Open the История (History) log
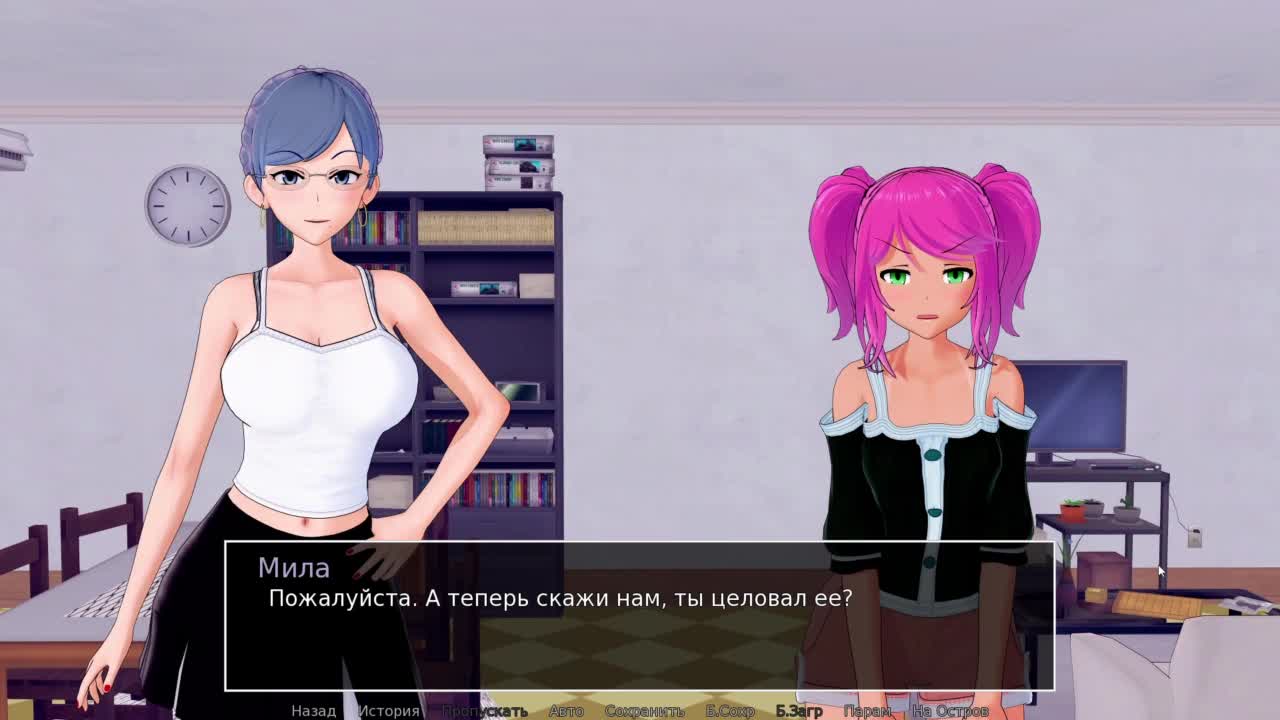Image resolution: width=1280 pixels, height=720 pixels. (x=389, y=711)
